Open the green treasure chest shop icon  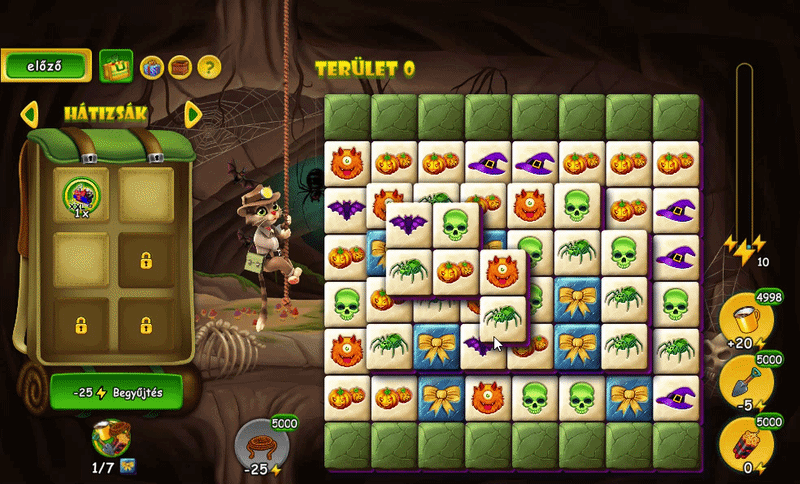(117, 67)
